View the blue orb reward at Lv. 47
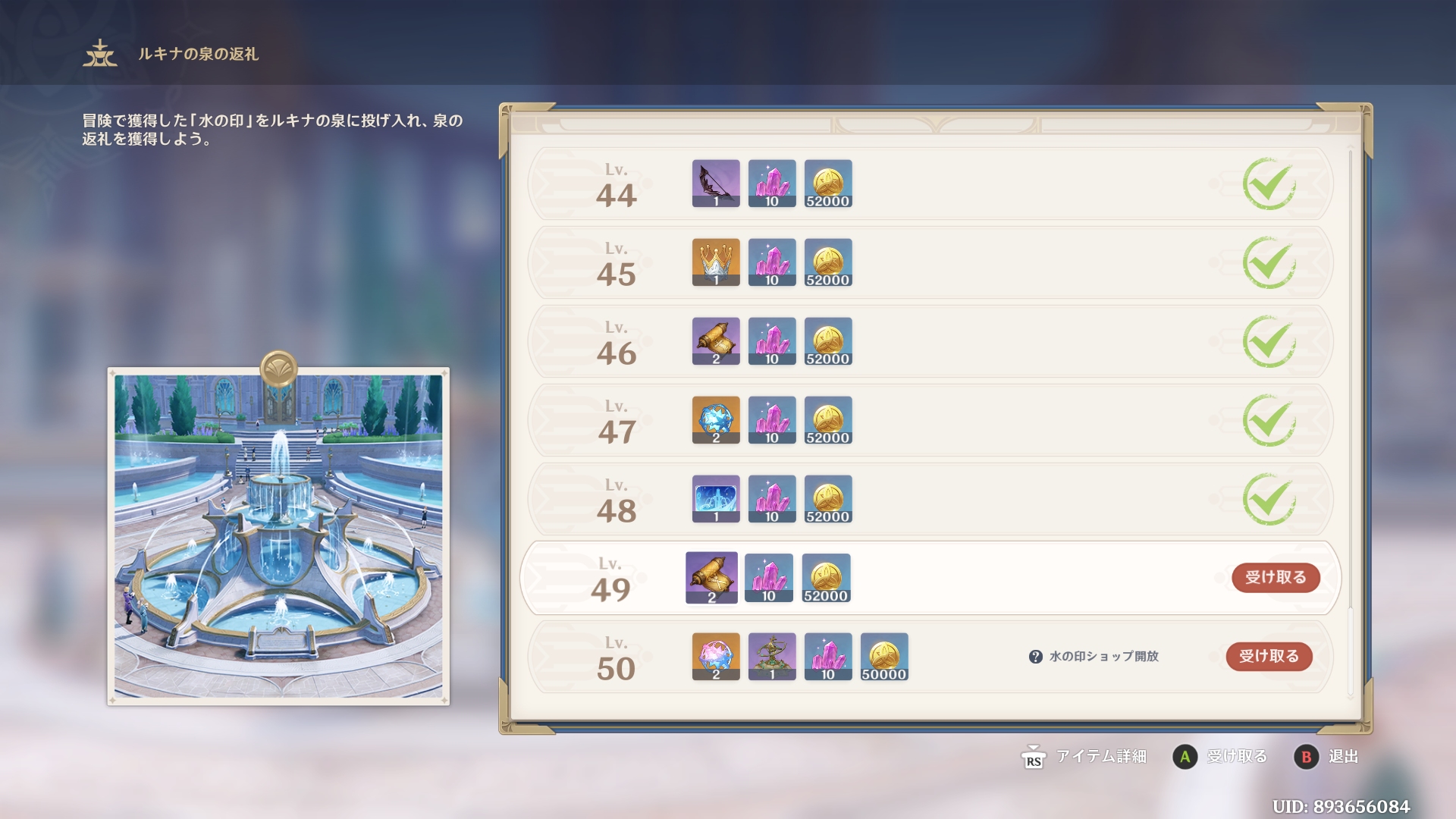 click(x=716, y=420)
